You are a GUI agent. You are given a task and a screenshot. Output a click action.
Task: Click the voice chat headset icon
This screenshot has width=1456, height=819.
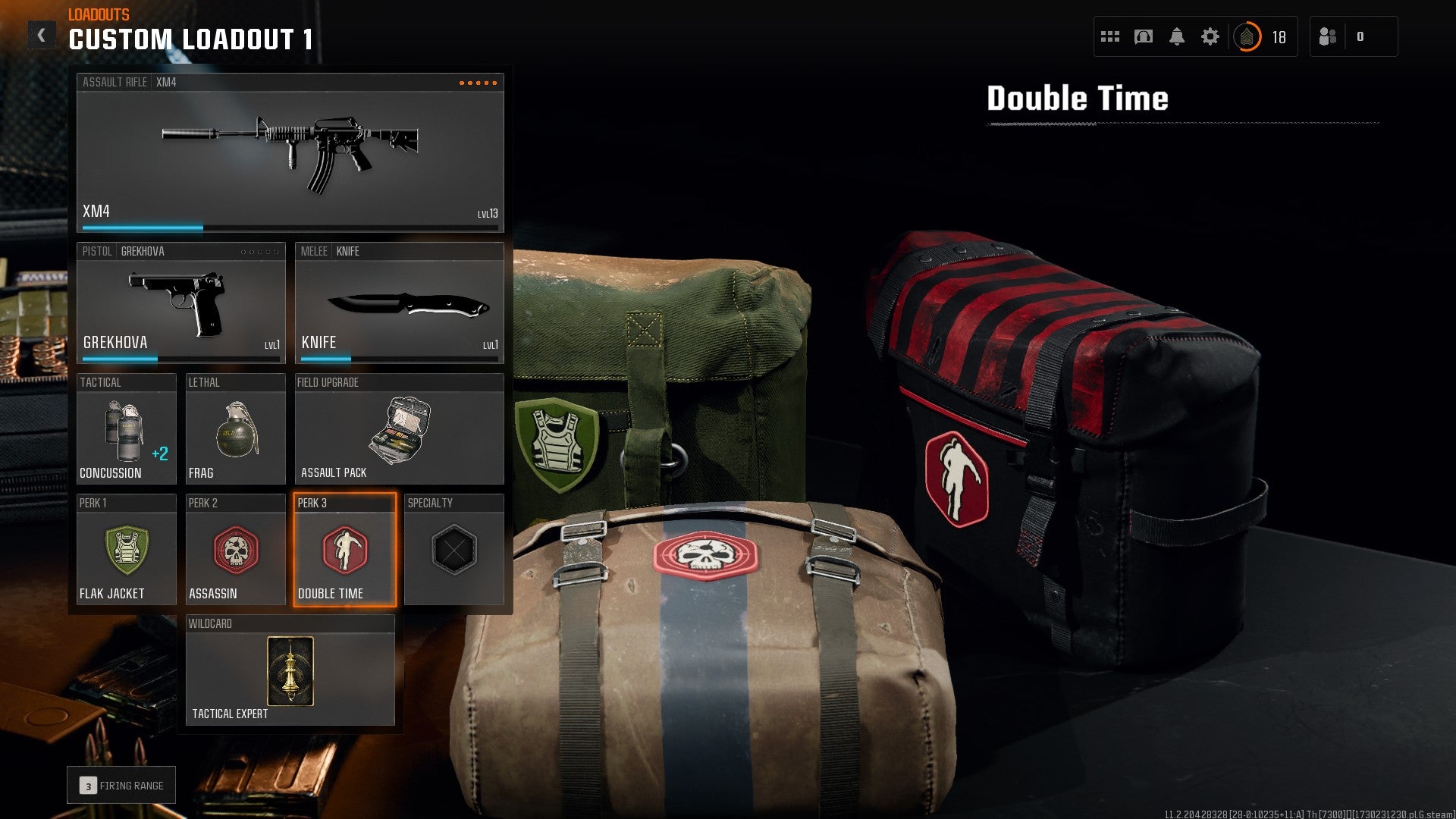(1144, 35)
